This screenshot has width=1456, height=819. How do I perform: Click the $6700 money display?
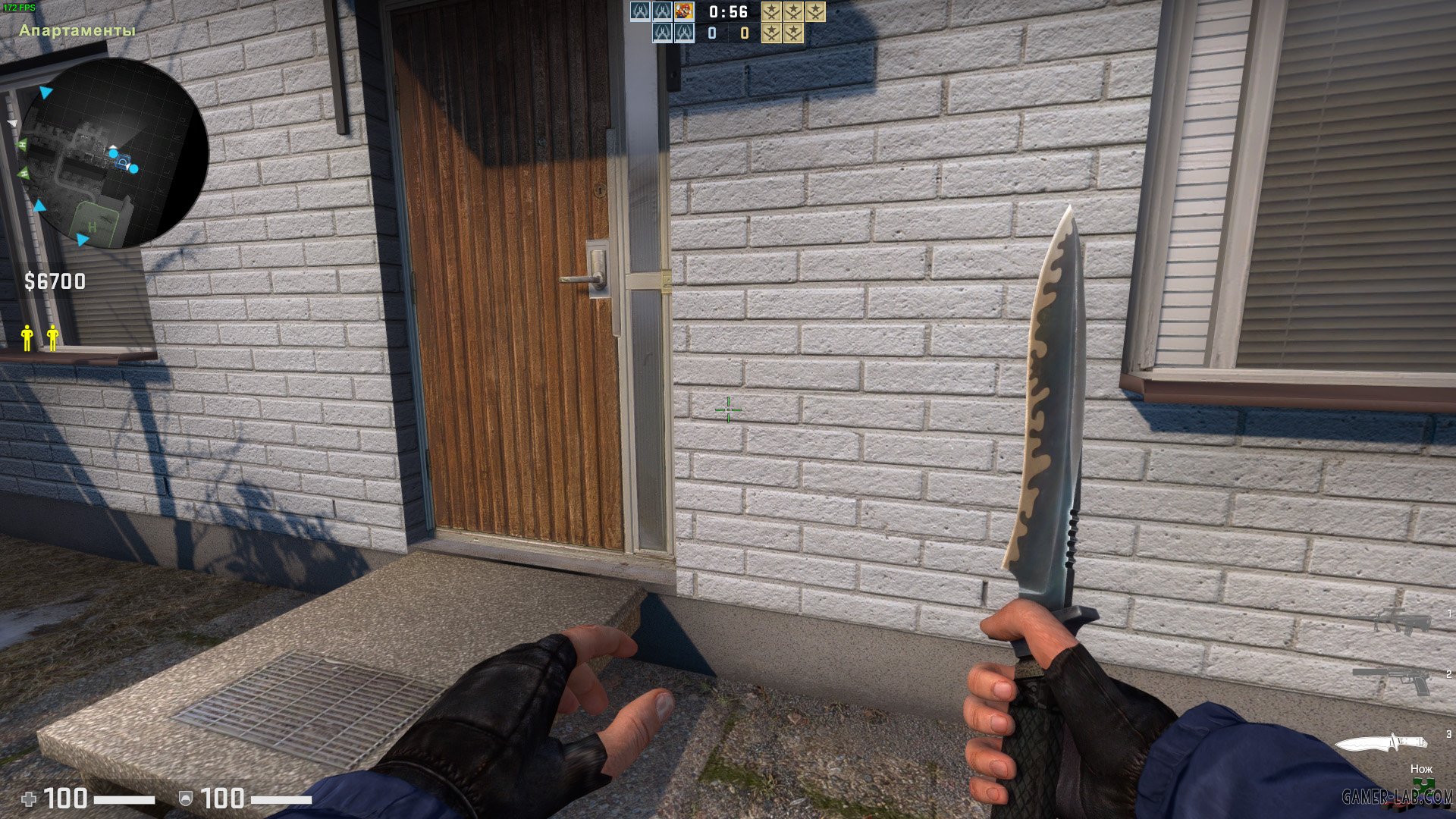[x=55, y=281]
